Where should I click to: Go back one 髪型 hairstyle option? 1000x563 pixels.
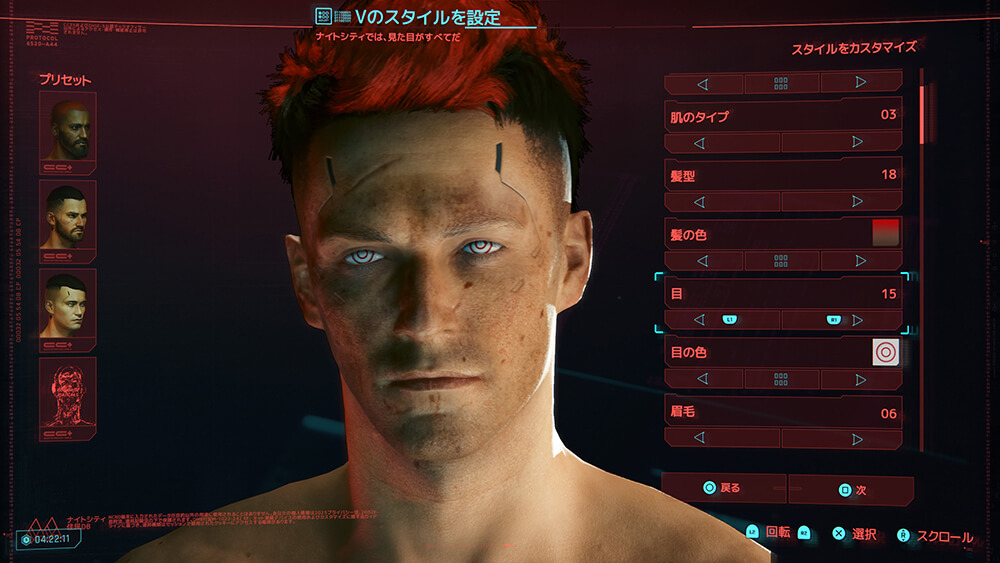click(x=699, y=202)
